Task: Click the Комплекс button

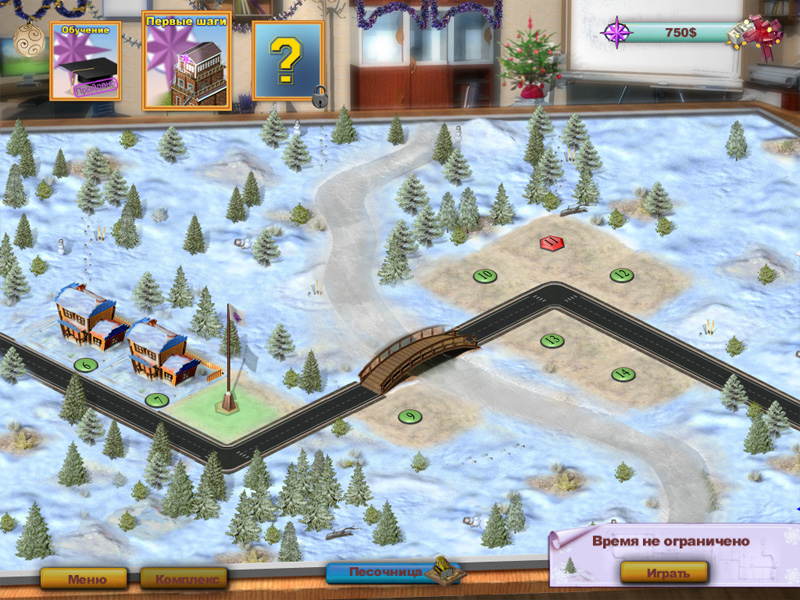Action: pyautogui.click(x=183, y=578)
